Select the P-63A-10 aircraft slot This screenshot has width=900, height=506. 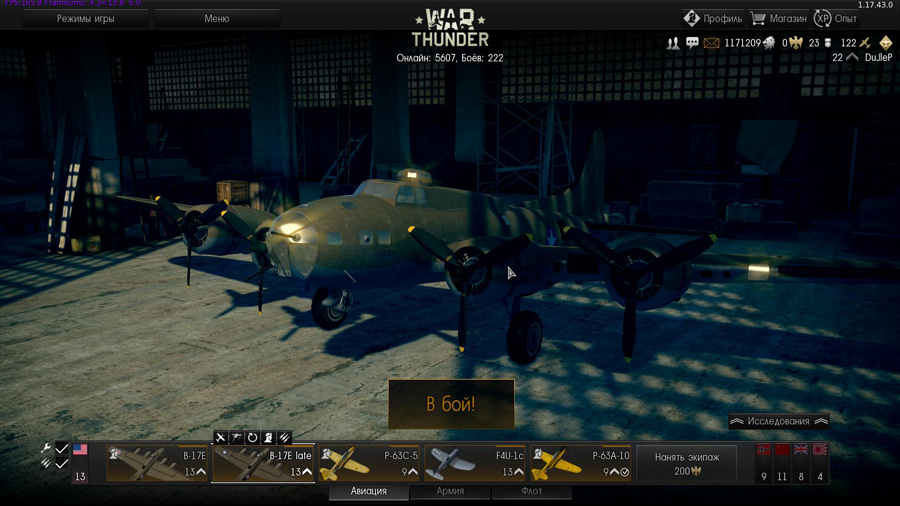581,464
